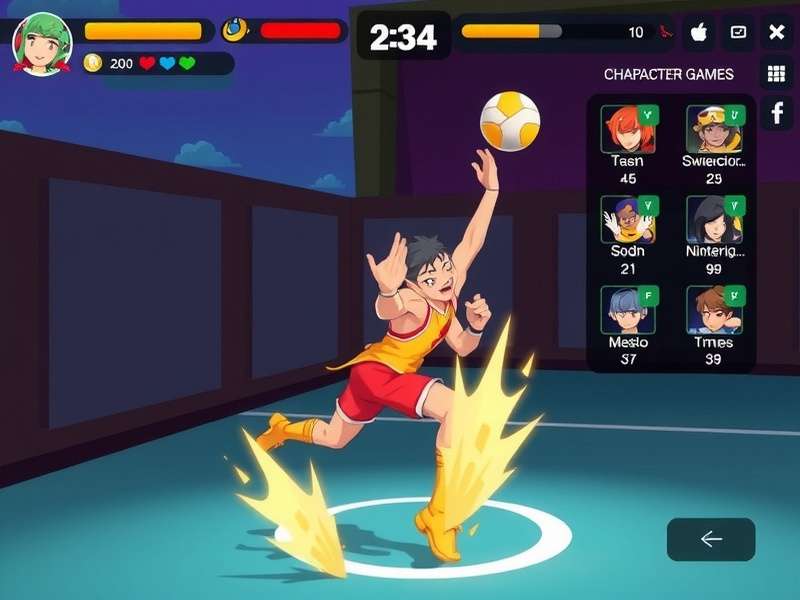
Task: Select the Ninterig character portrait
Action: click(x=714, y=220)
